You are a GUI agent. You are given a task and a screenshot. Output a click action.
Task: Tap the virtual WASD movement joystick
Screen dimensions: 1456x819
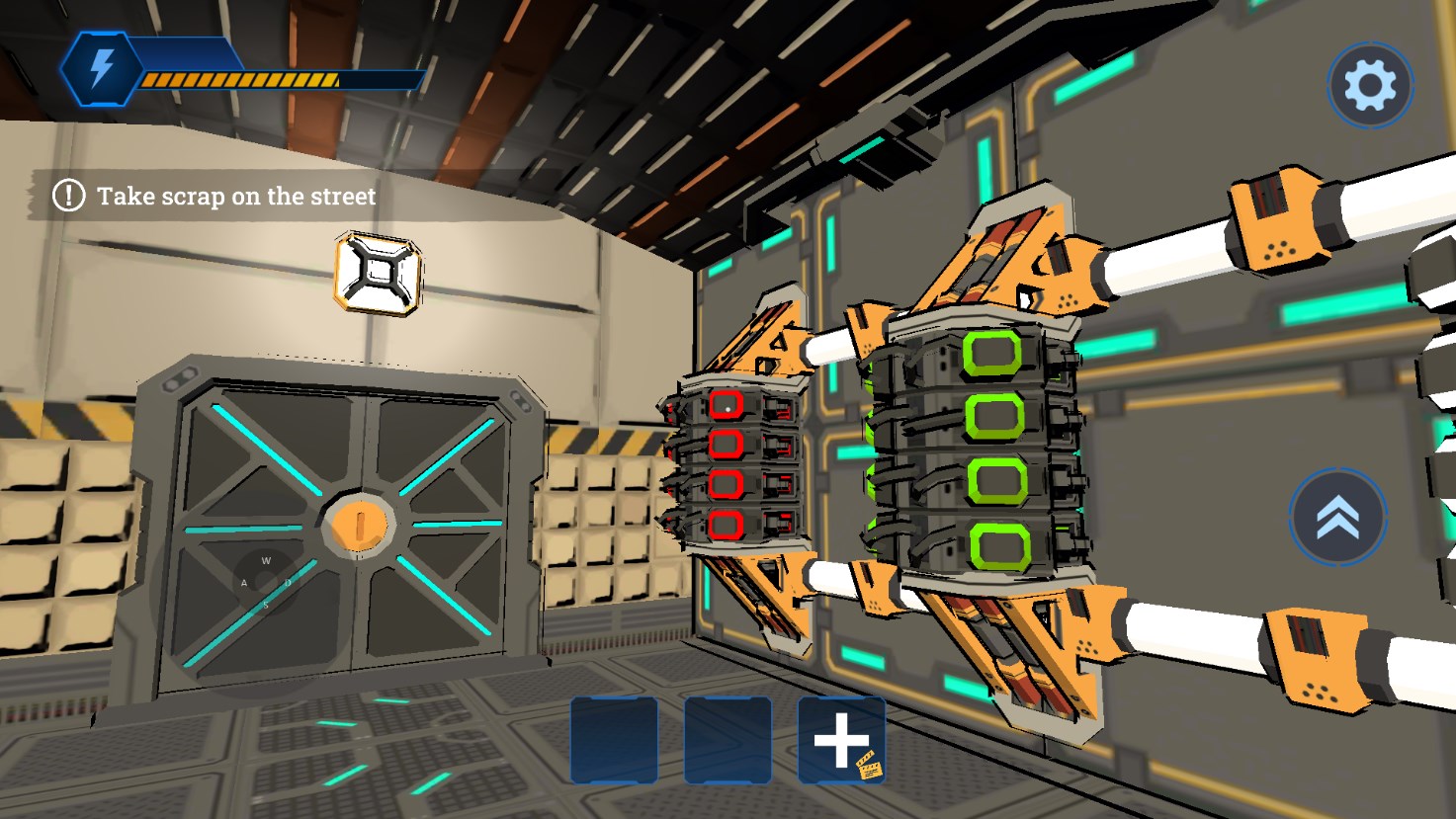tap(264, 582)
